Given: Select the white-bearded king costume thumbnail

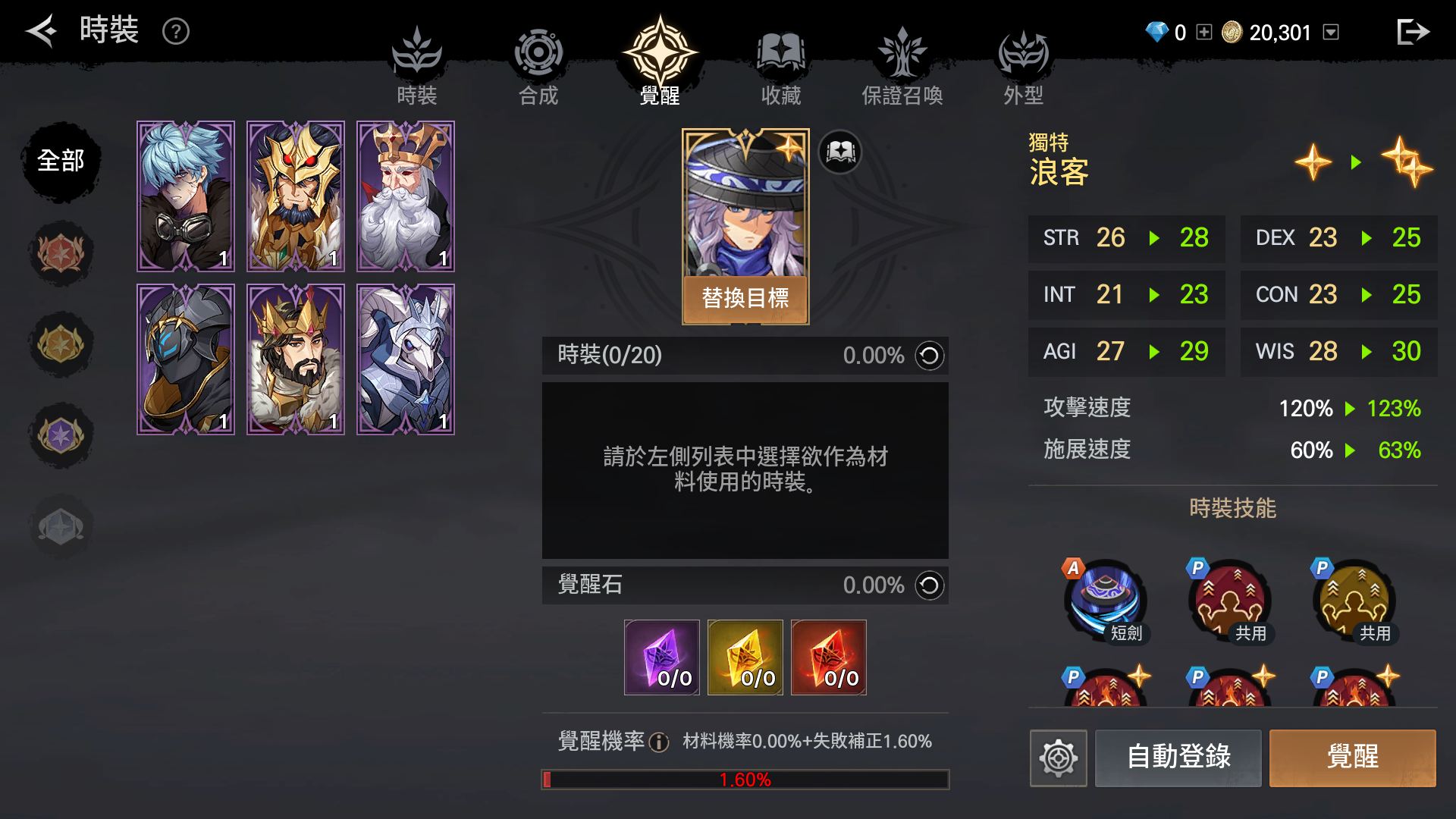Looking at the screenshot, I should pyautogui.click(x=405, y=196).
